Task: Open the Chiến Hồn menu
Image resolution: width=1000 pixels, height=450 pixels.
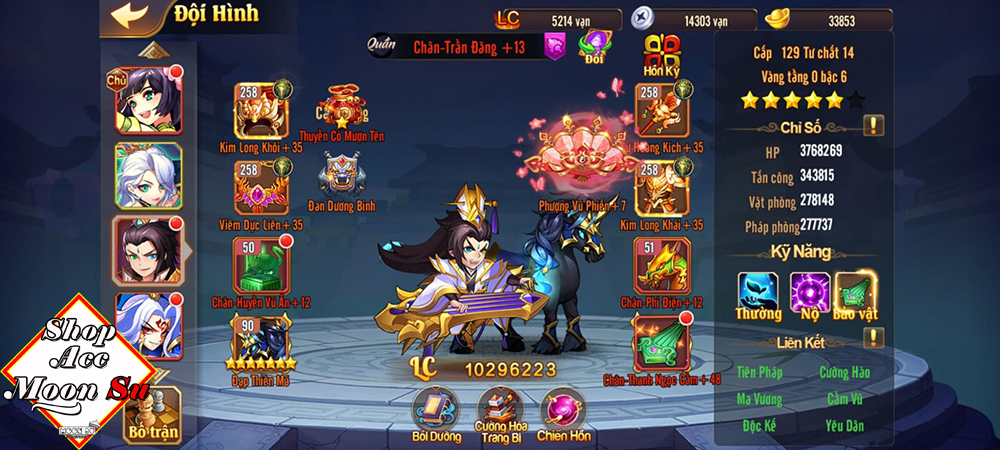Action: 564,411
